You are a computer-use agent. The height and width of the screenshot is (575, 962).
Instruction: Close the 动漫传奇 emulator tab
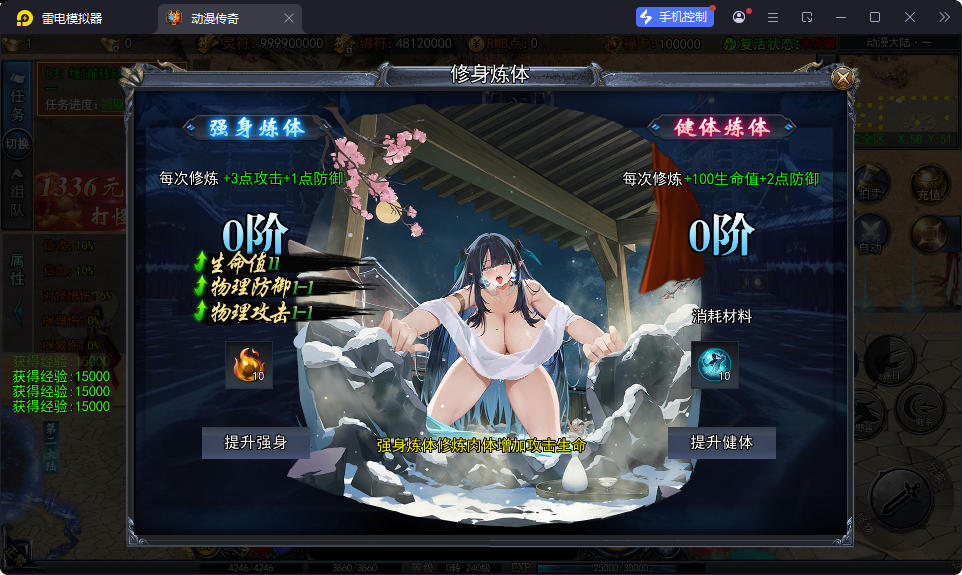tap(289, 18)
